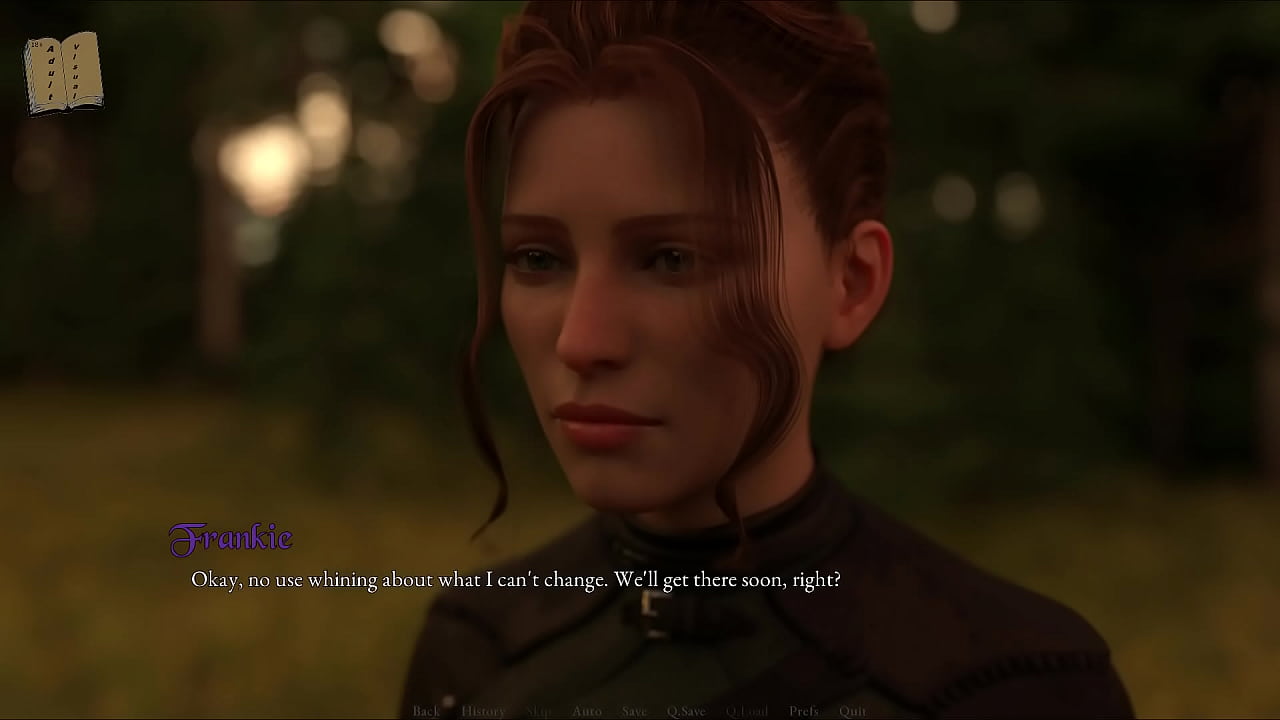1280x720 pixels.
Task: Quick save with Q.Save
Action: point(686,711)
